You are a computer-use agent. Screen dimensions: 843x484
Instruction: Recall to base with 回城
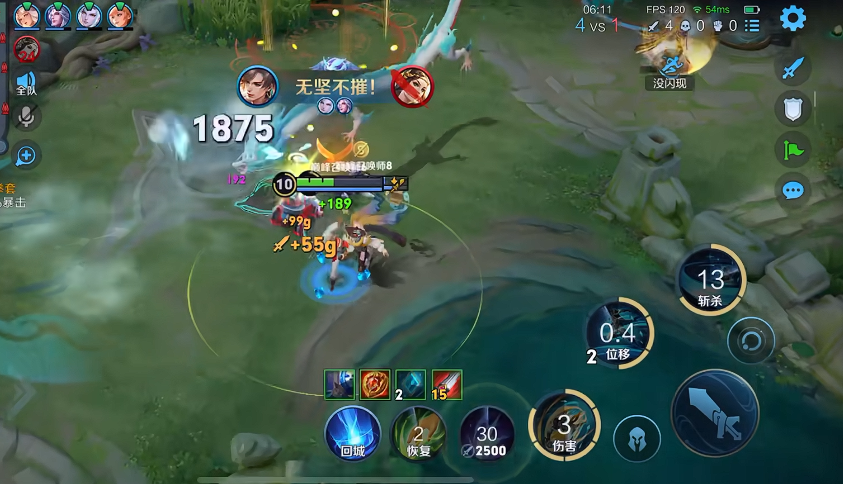tap(353, 433)
